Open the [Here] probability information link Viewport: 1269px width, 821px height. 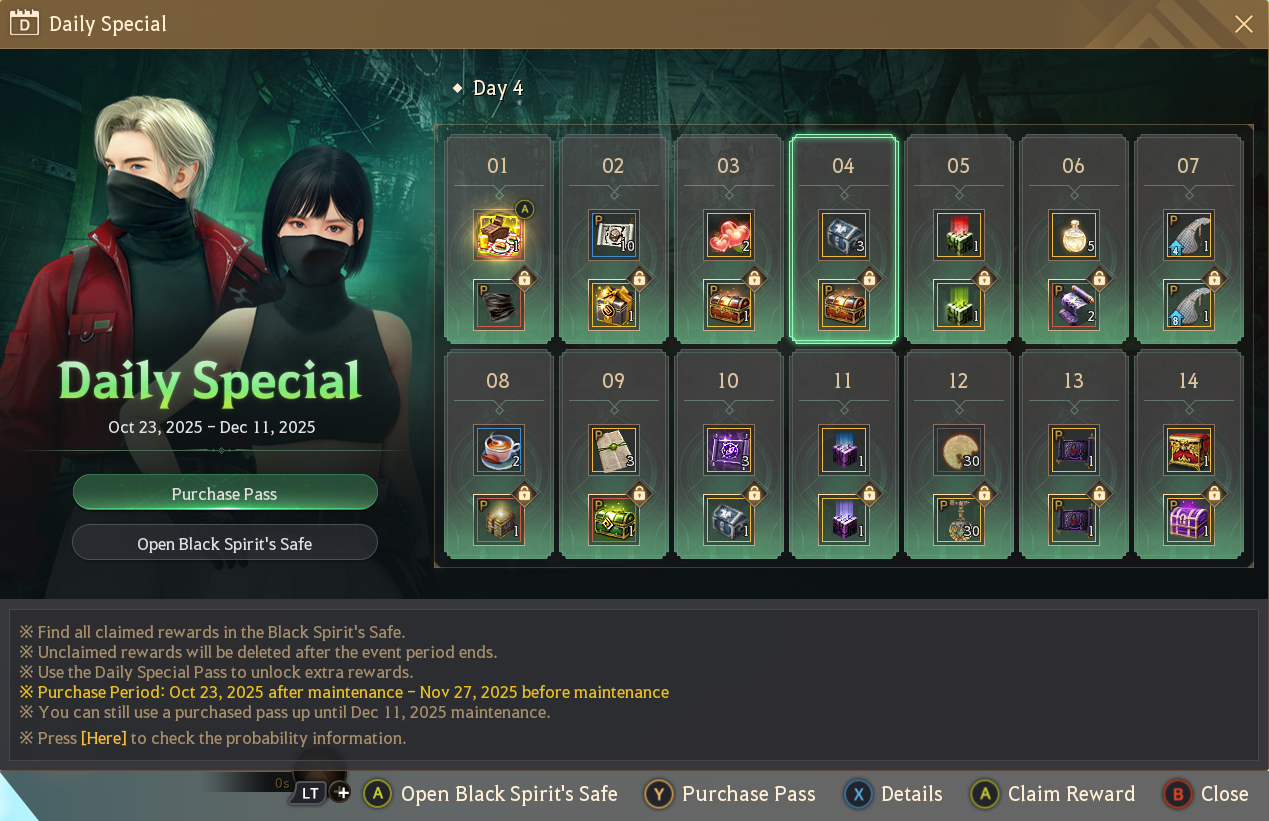point(104,738)
